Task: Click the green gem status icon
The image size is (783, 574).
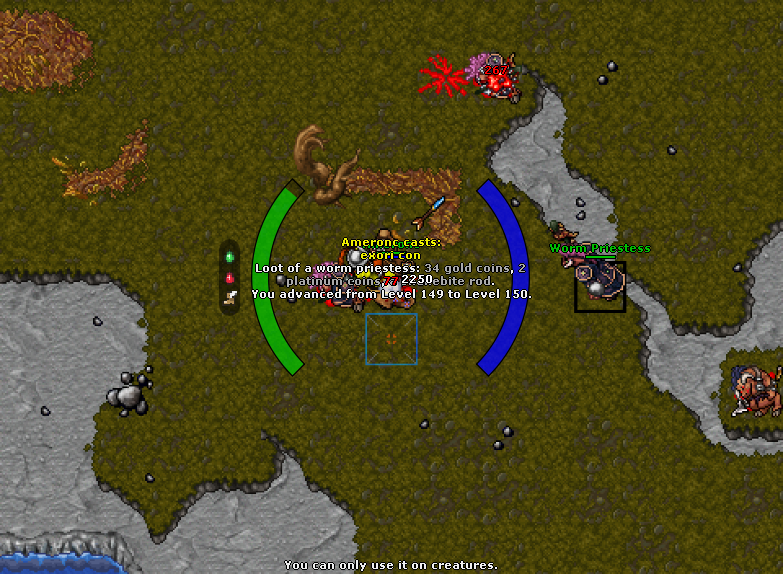Action: [230, 257]
